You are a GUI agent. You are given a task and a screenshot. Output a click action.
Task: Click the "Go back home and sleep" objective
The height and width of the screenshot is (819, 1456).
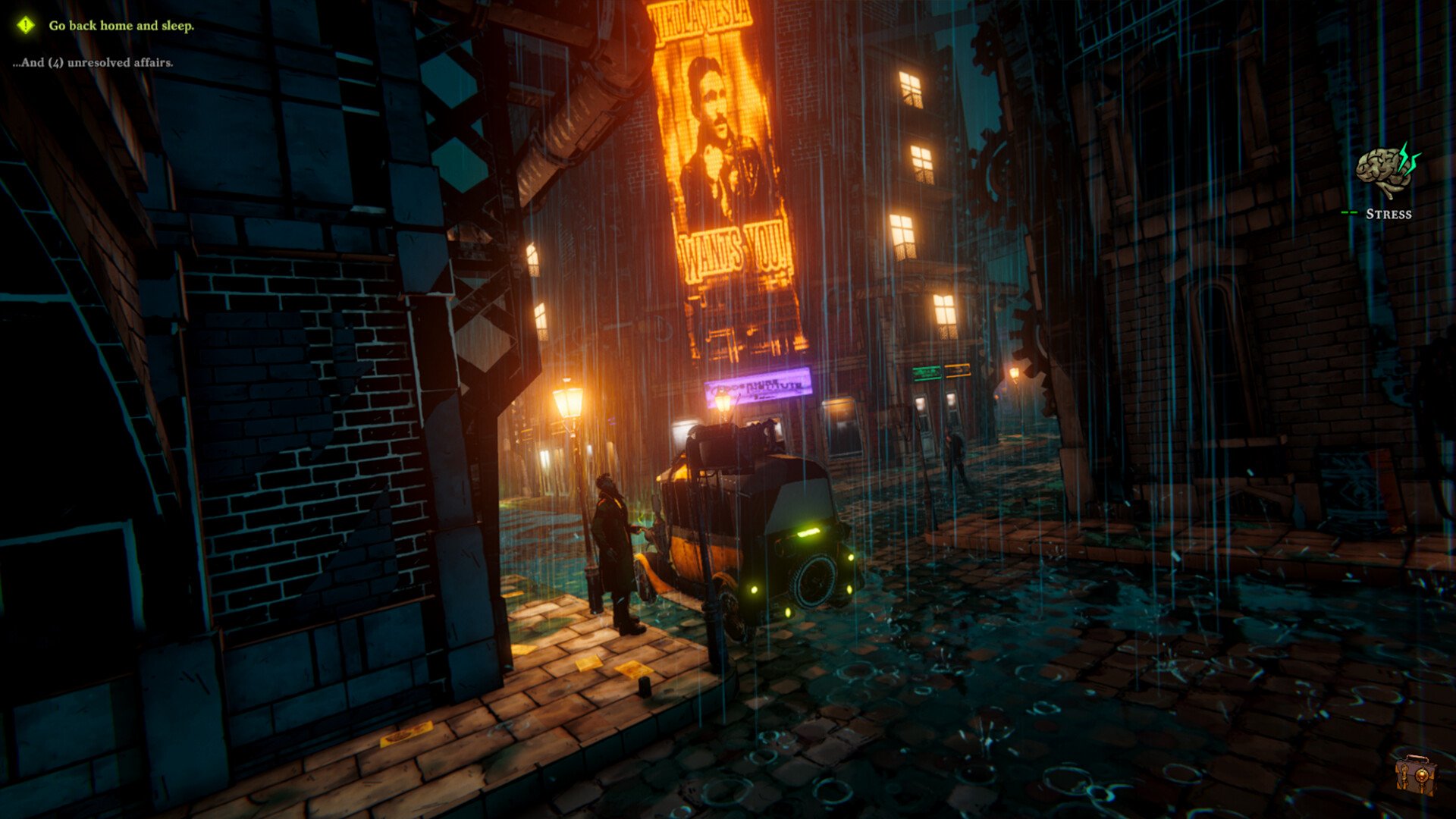tap(121, 26)
